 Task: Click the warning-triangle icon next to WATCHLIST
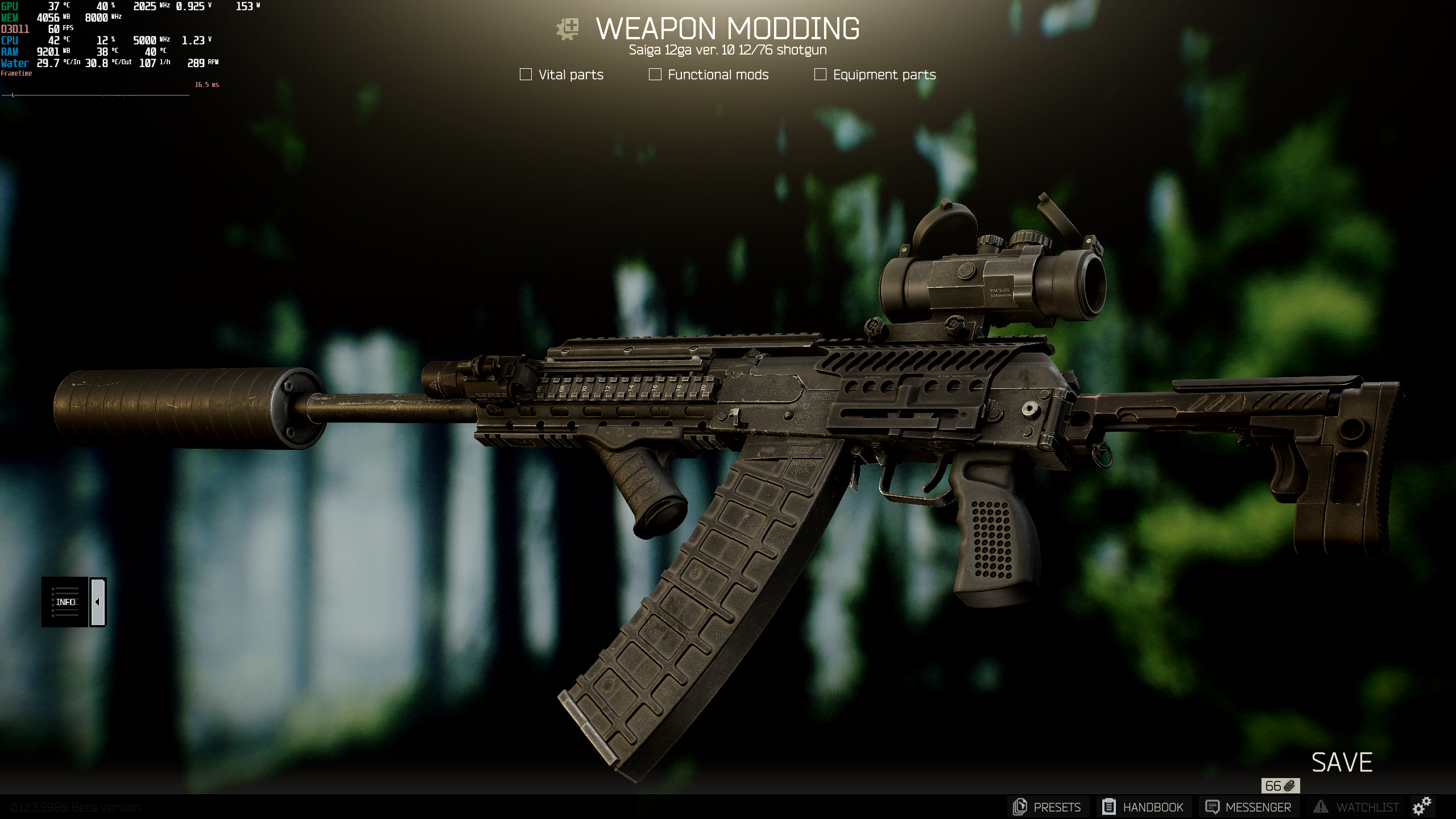1321,807
